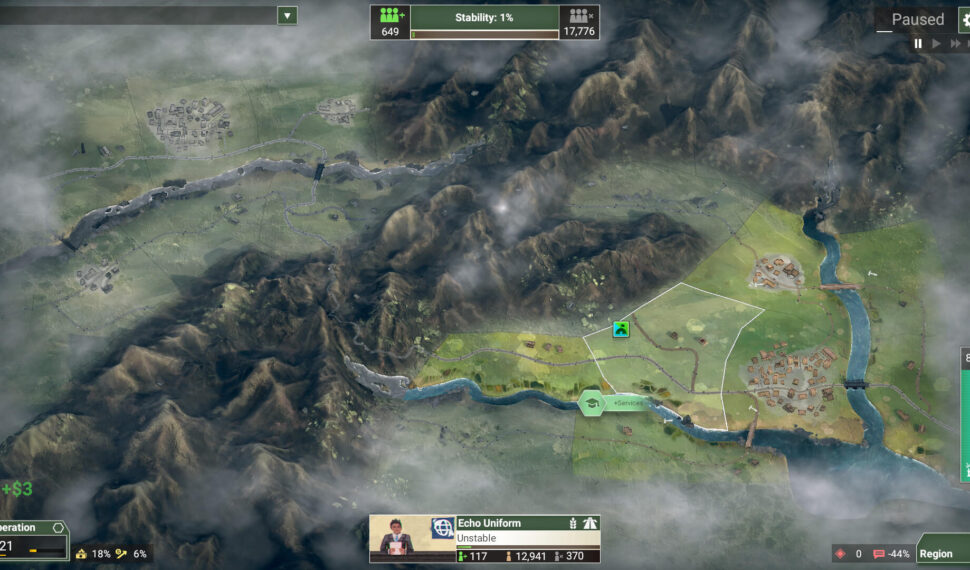Click the blue unit marker on the map
Screen dimensions: 970x570
pyautogui.click(x=621, y=329)
